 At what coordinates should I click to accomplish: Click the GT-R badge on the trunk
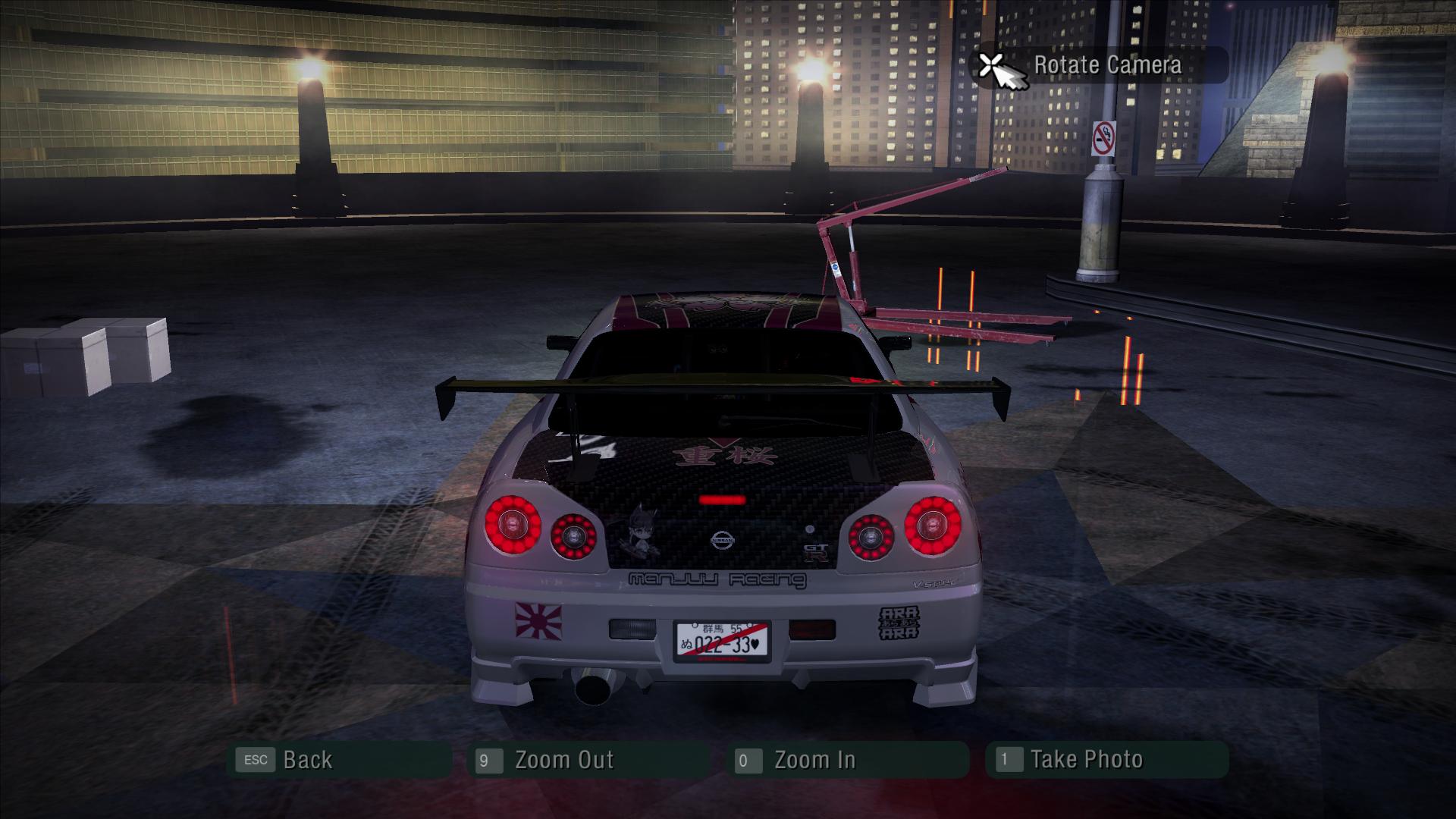coord(817,552)
